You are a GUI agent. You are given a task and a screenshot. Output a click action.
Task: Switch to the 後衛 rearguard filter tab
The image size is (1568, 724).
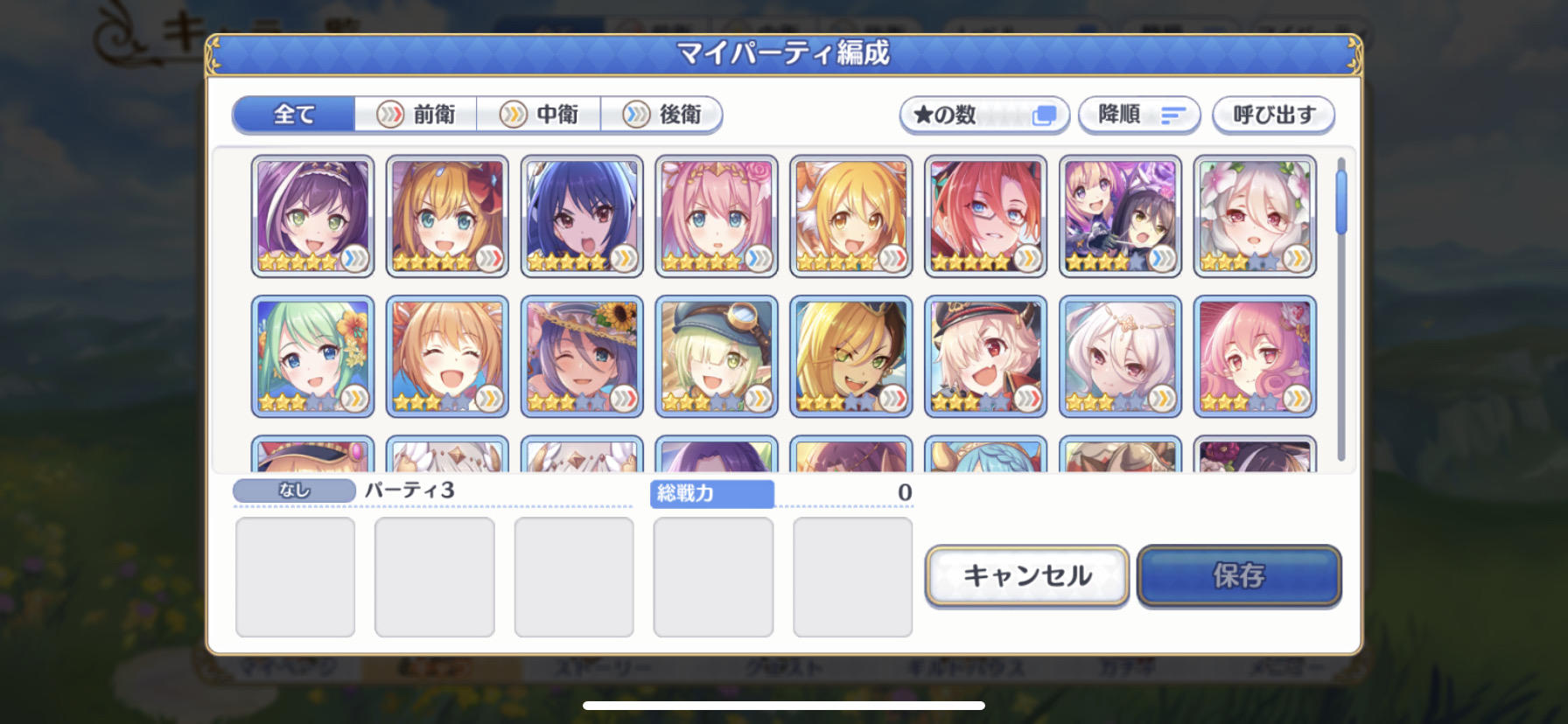click(x=661, y=115)
